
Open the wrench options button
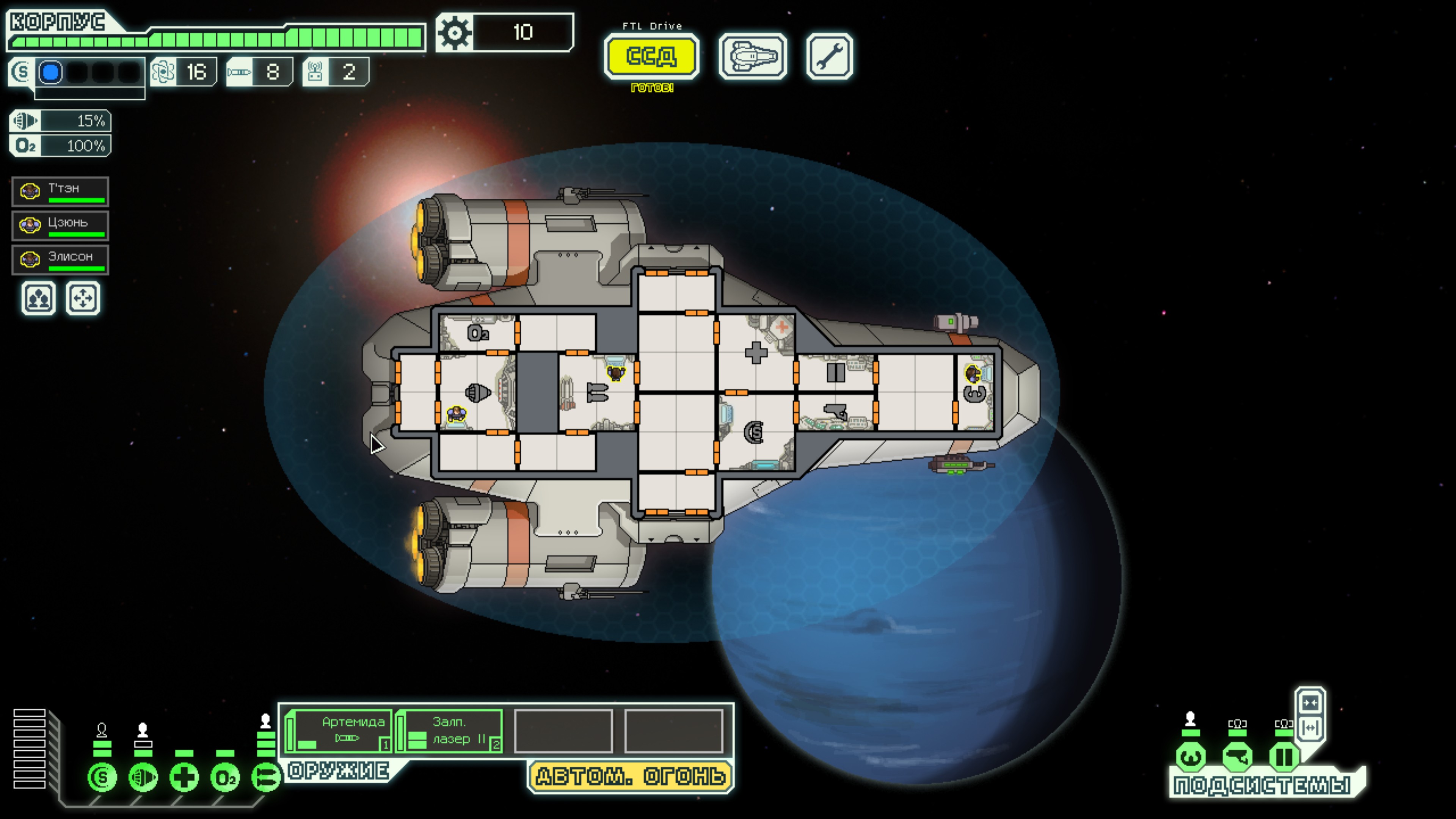tap(829, 56)
